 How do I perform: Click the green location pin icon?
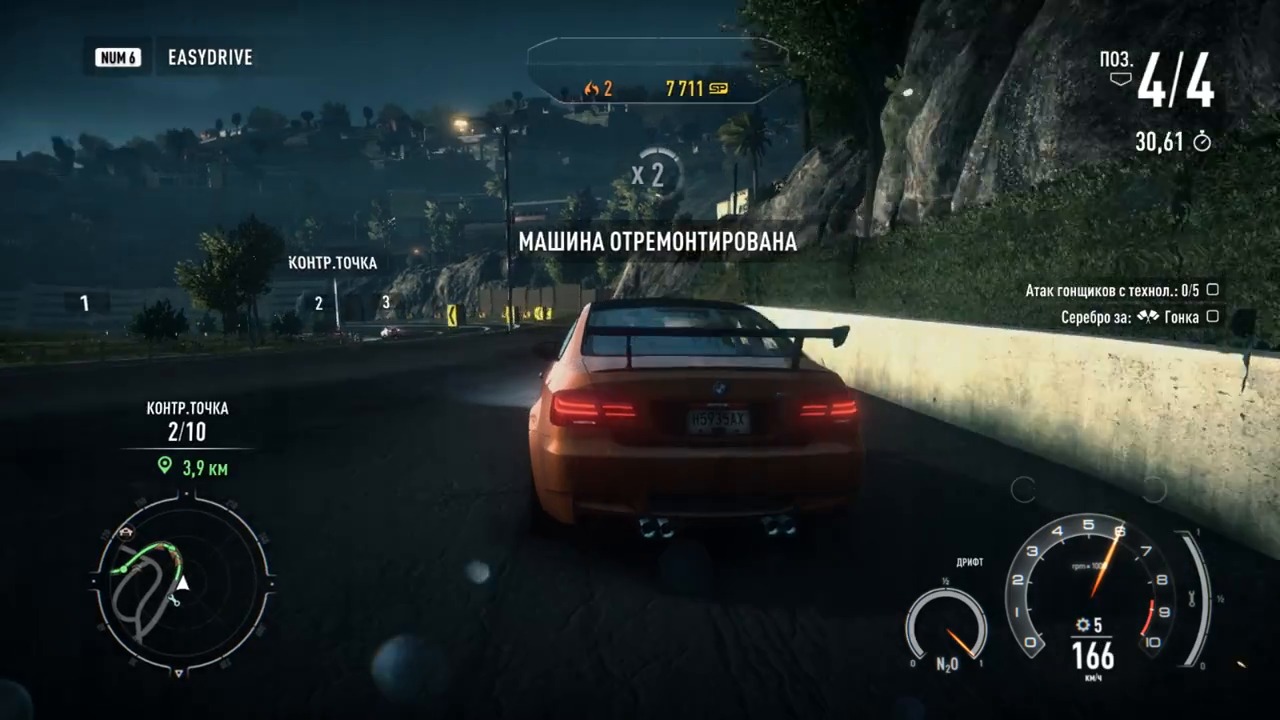[x=165, y=465]
